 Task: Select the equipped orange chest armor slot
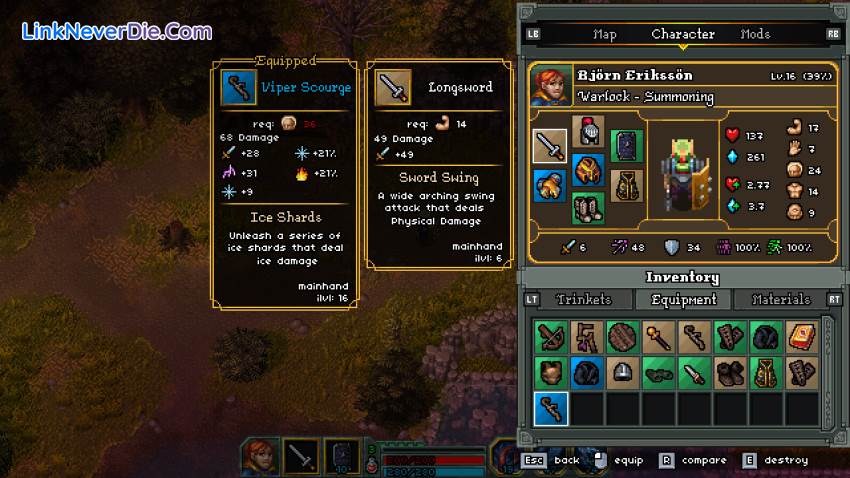pyautogui.click(x=588, y=169)
